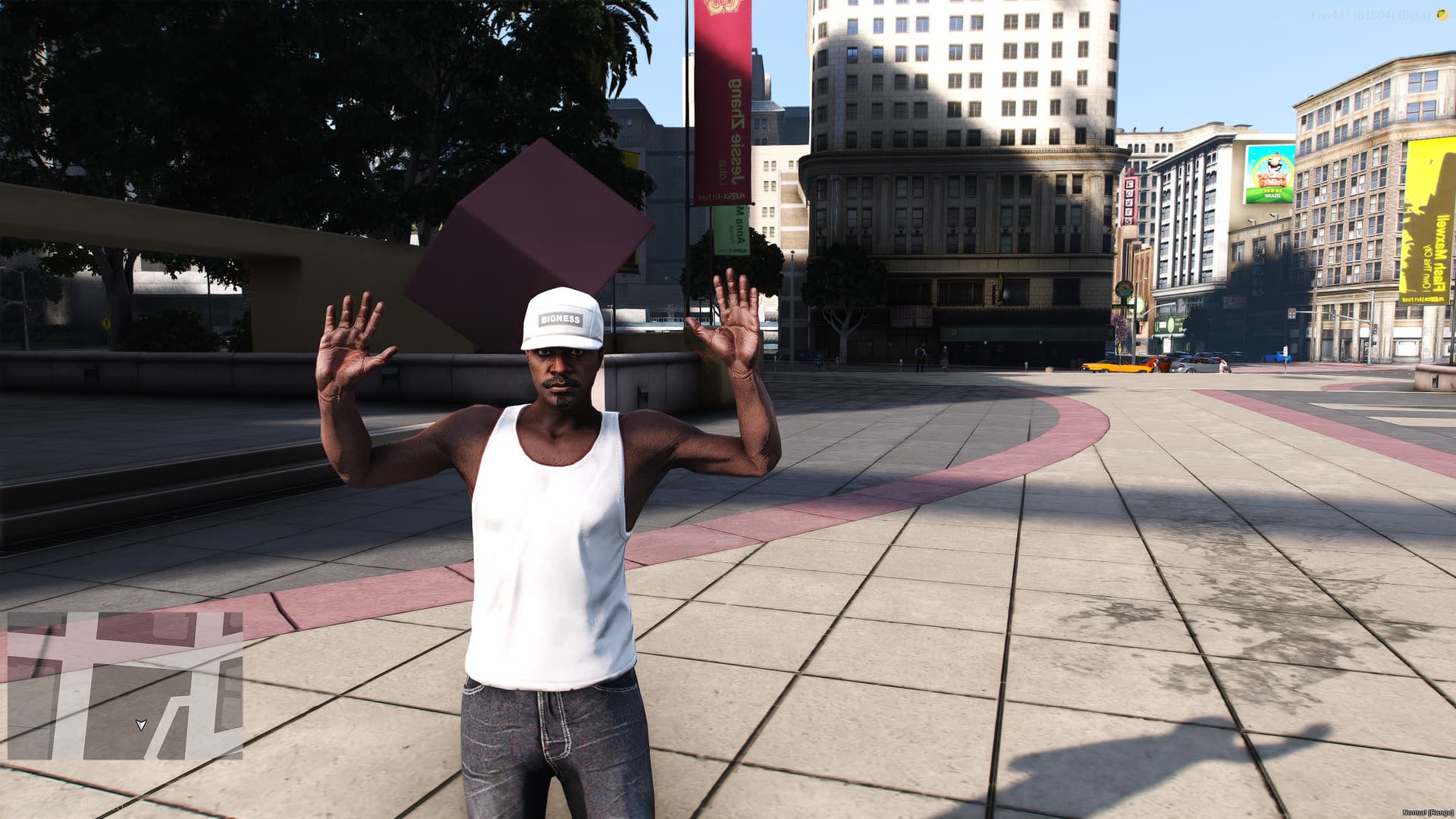Click the yellow traffic warning sign near the trees
The image size is (1456, 819).
click(106, 323)
